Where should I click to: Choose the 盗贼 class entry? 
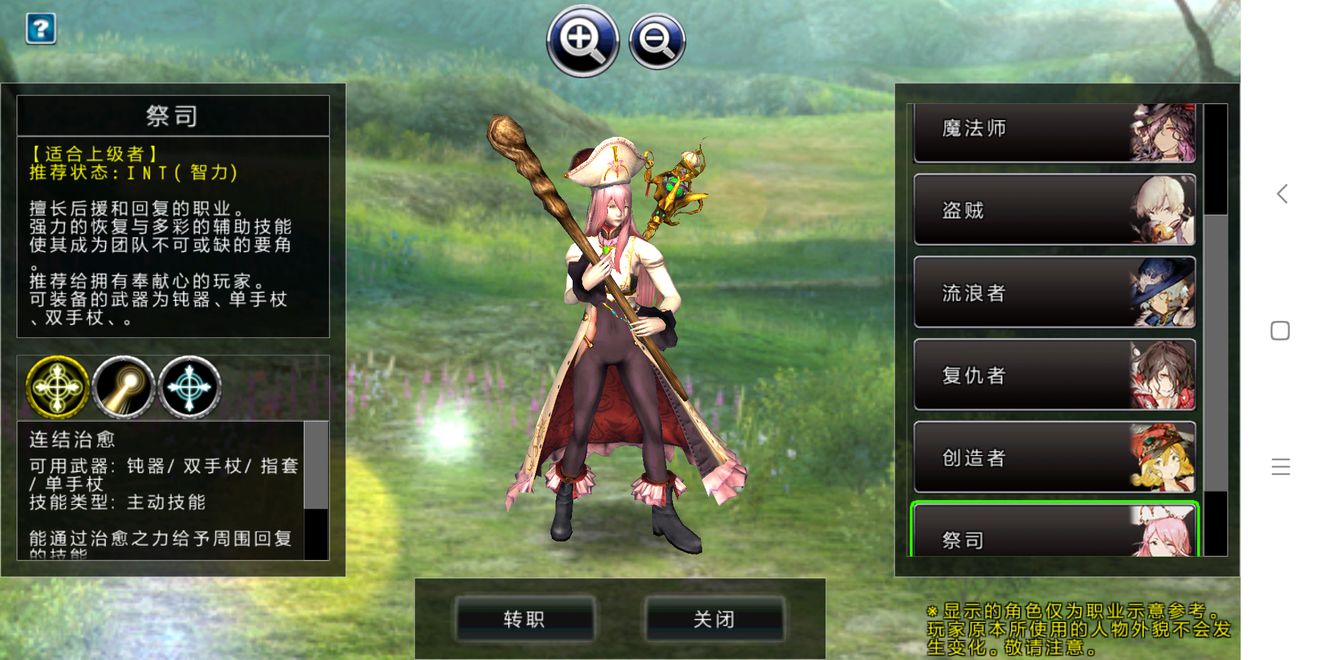click(1054, 210)
